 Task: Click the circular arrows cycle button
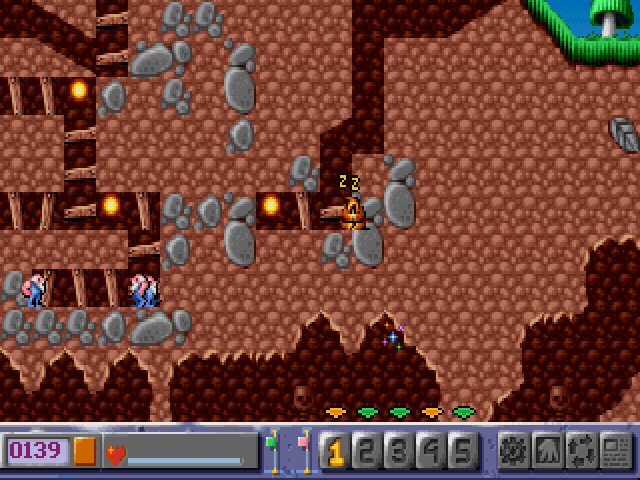(x=582, y=452)
